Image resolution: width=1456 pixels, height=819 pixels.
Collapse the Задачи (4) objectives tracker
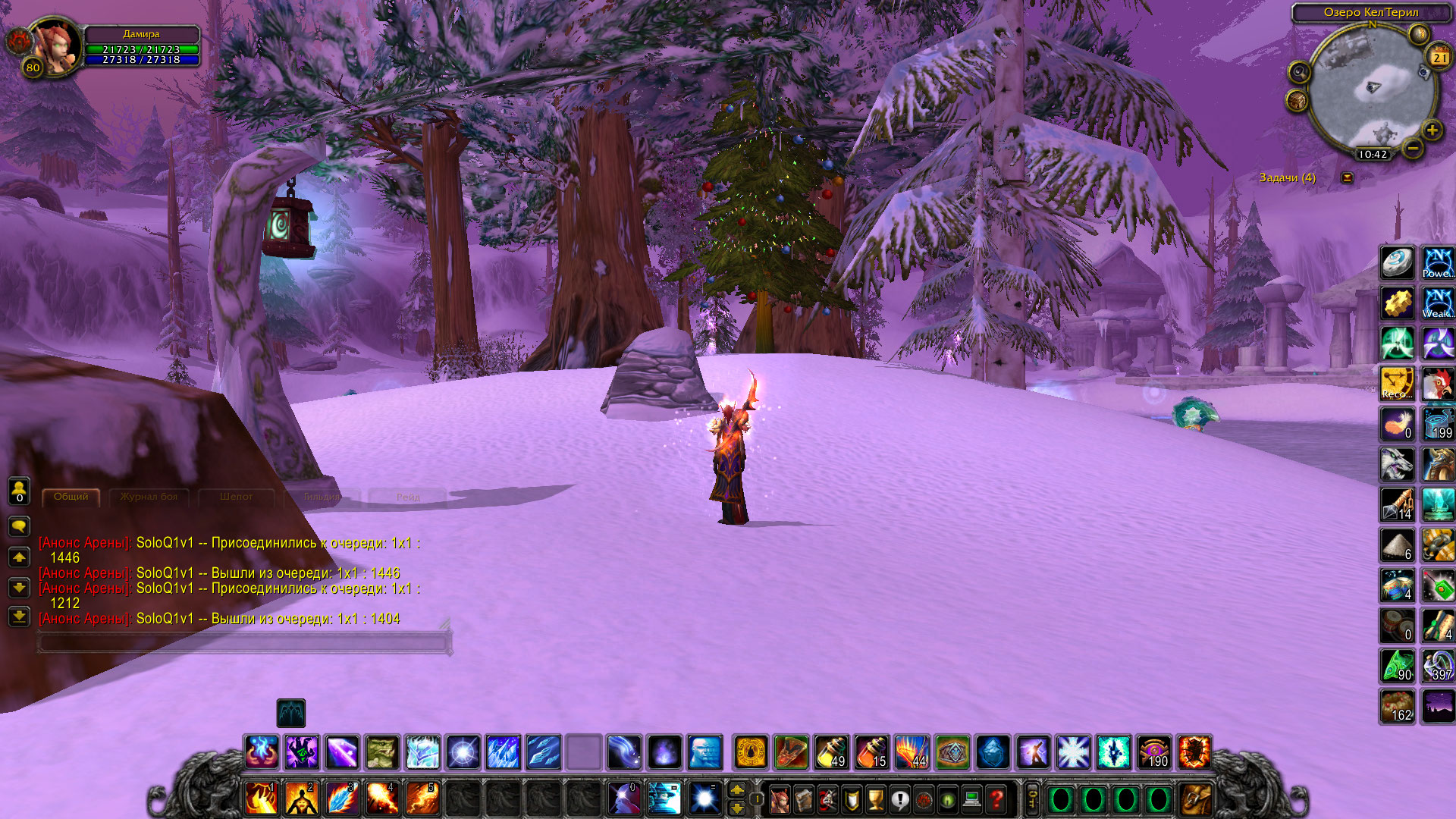point(1348,177)
